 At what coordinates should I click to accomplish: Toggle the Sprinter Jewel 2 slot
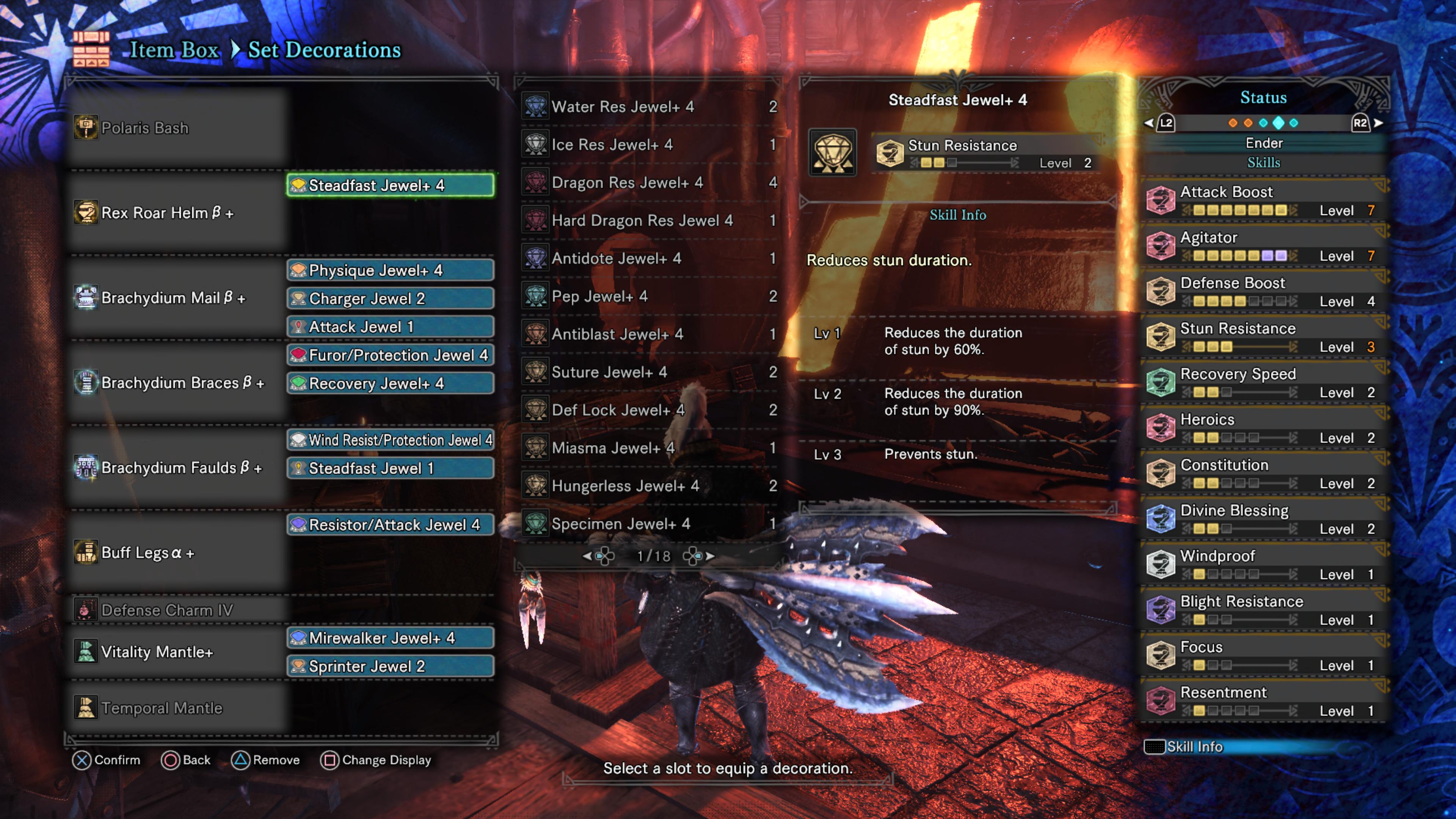(390, 666)
